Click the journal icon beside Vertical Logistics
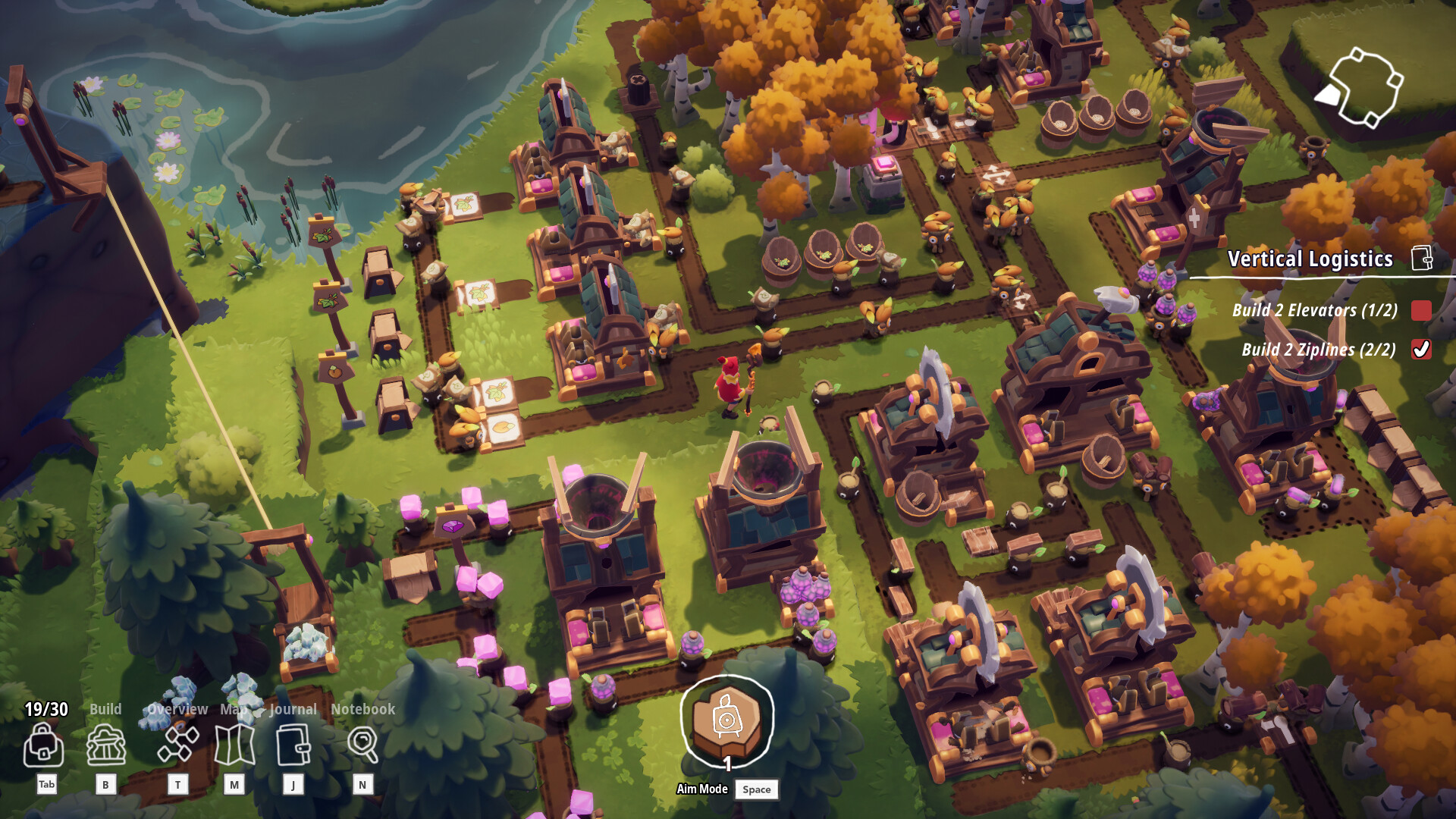This screenshot has width=1456, height=819. 1422,258
